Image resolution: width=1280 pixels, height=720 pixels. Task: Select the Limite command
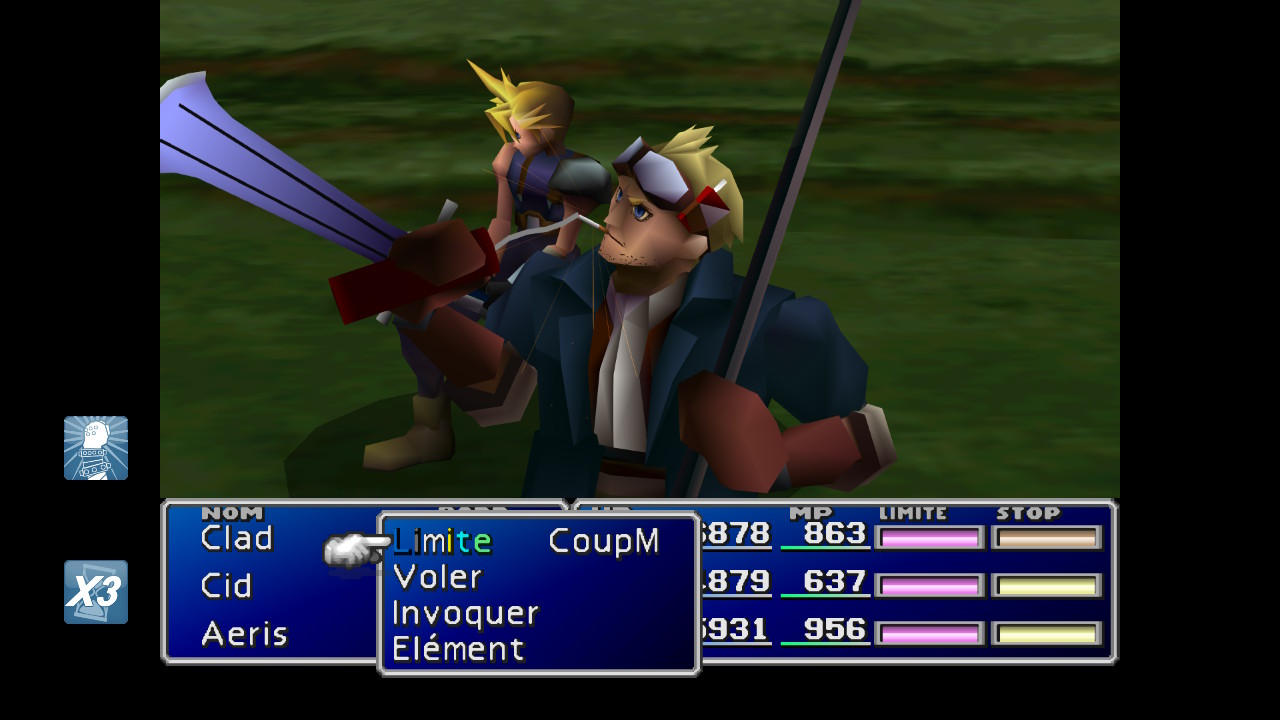tap(442, 542)
